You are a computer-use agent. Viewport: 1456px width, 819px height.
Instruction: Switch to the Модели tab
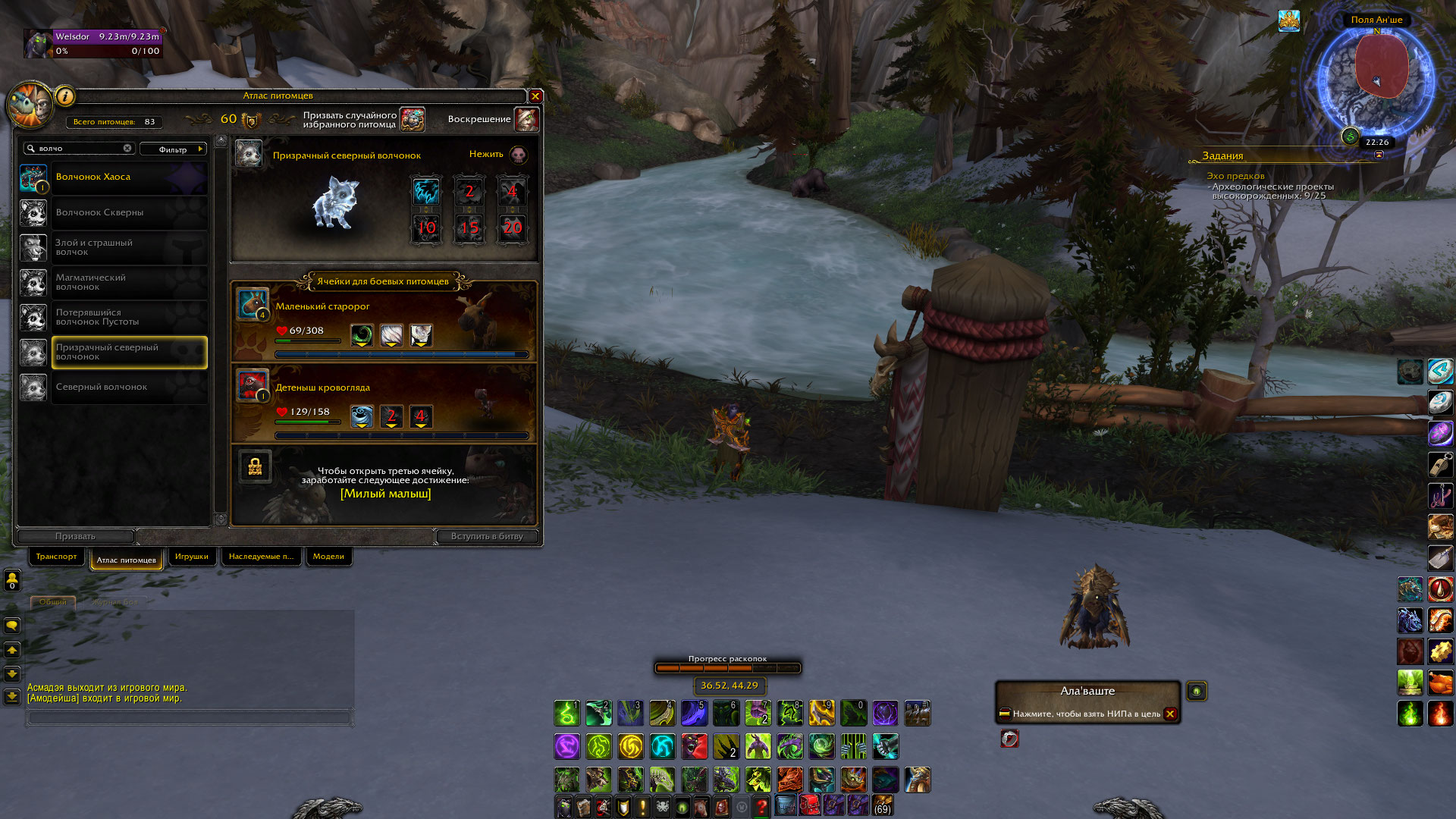click(328, 557)
